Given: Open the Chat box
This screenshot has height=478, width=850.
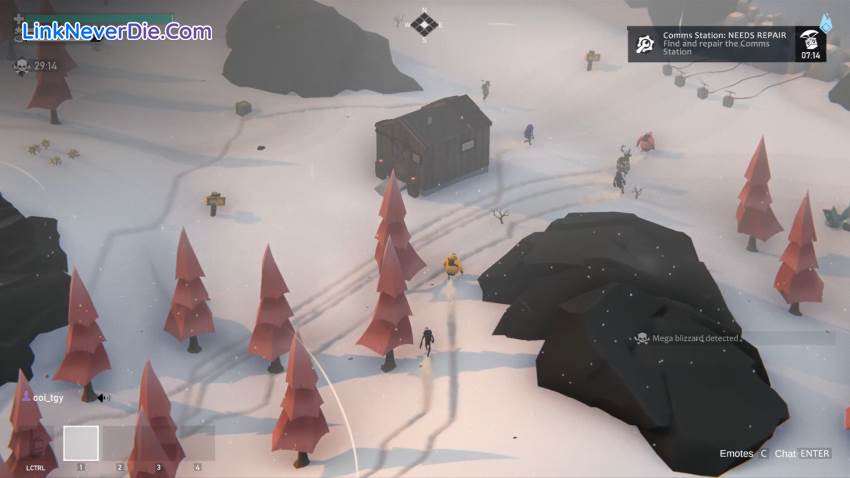Looking at the screenshot, I should [x=802, y=454].
